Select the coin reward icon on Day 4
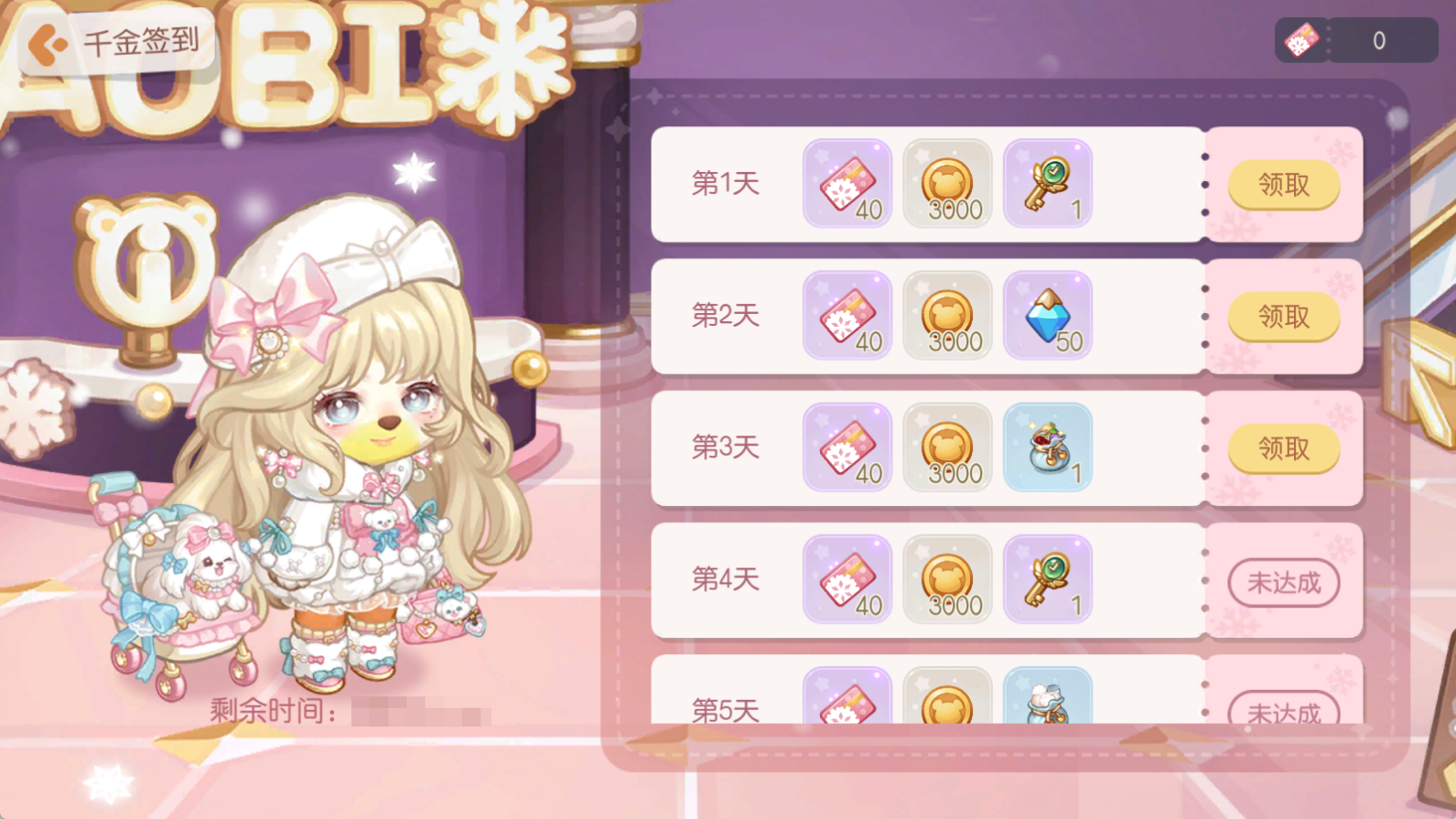 pyautogui.click(x=947, y=580)
